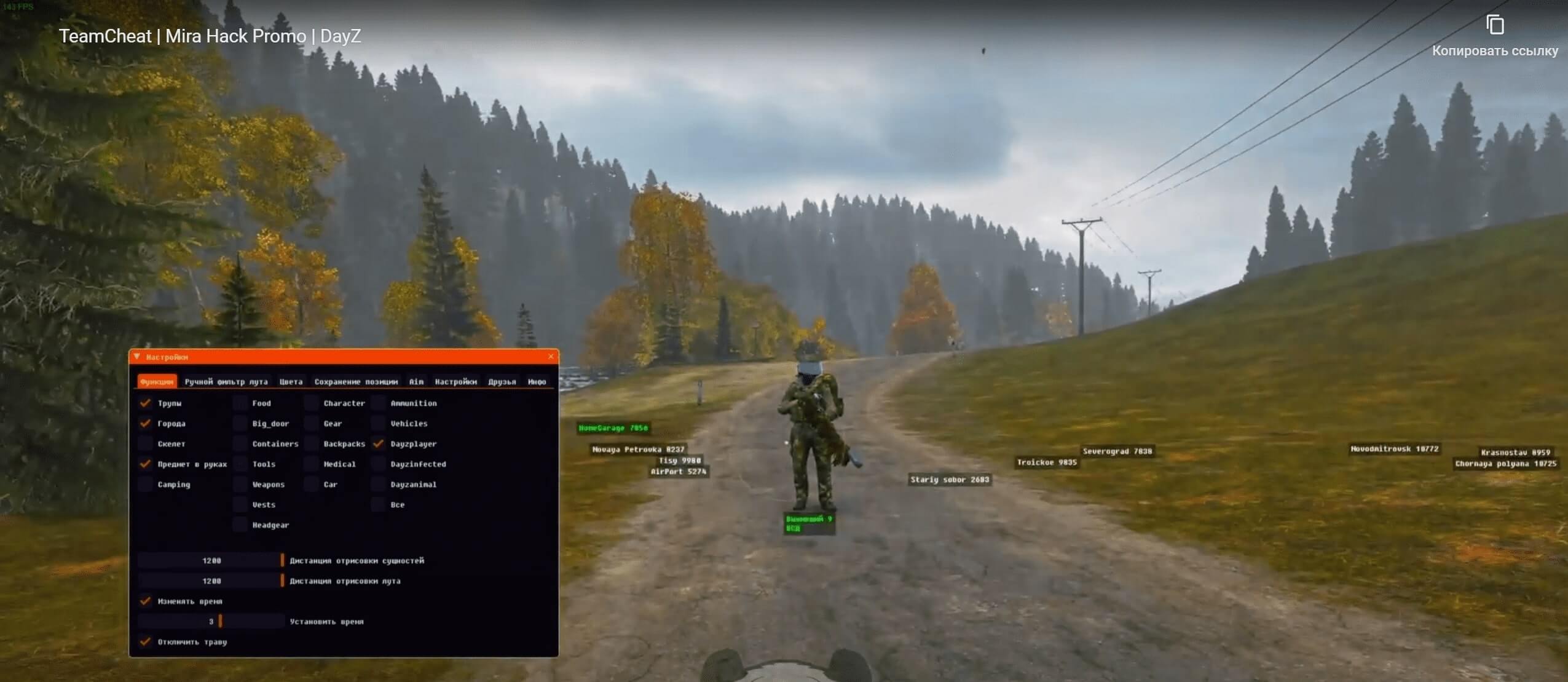Enable the Weapons checkbox
Viewport: 1568px width, 682px height.
tap(240, 484)
